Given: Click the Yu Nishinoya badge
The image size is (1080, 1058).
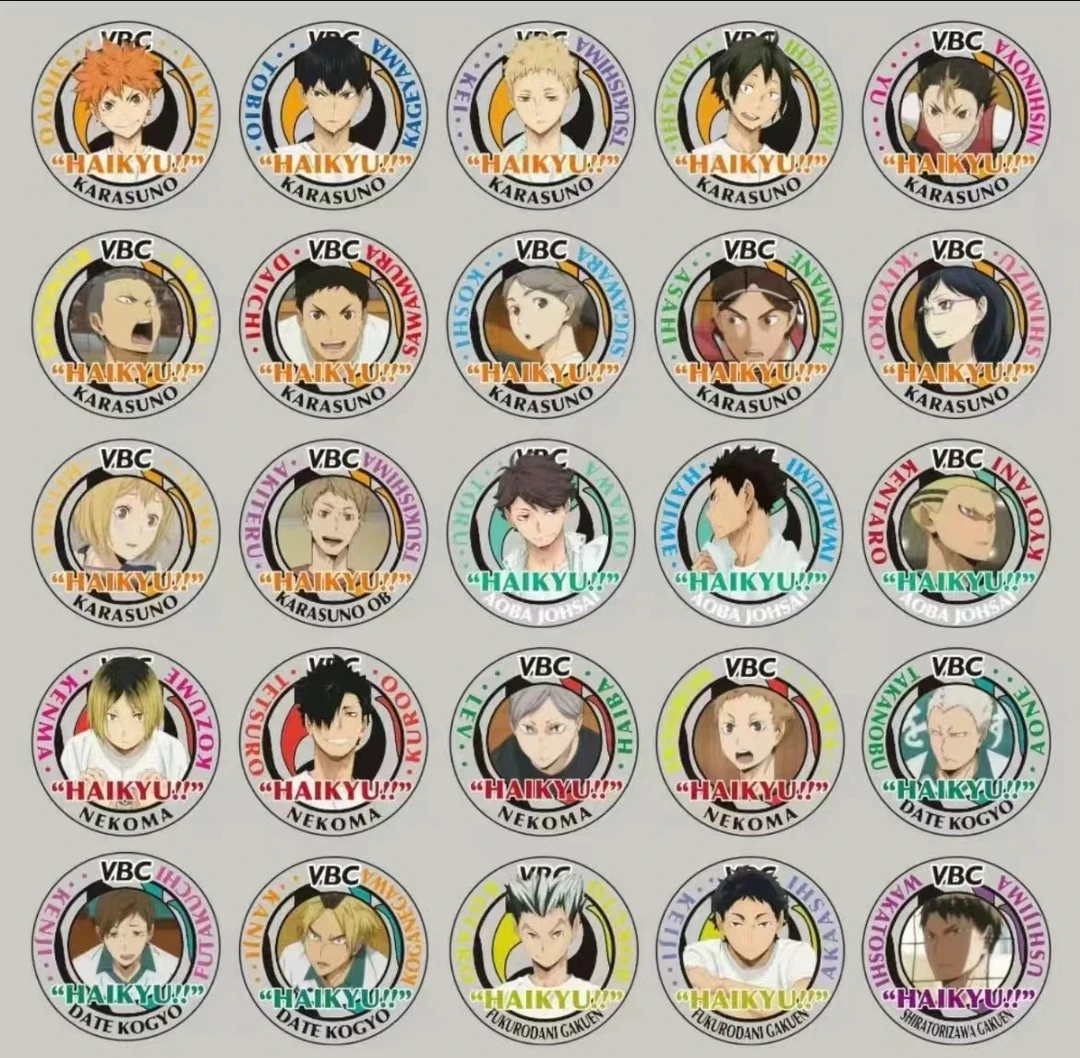Looking at the screenshot, I should (957, 117).
